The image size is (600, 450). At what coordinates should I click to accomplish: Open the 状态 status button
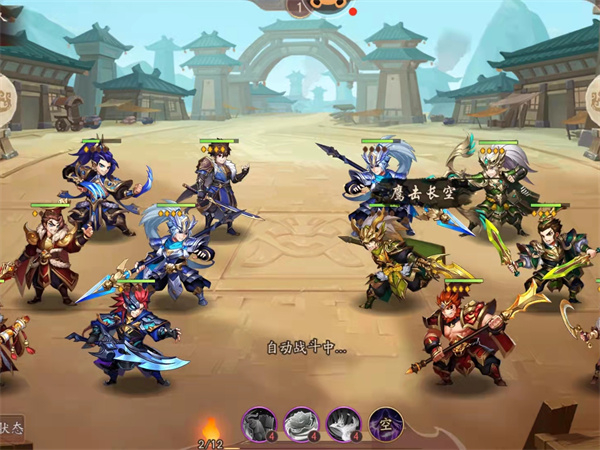click(x=10, y=425)
